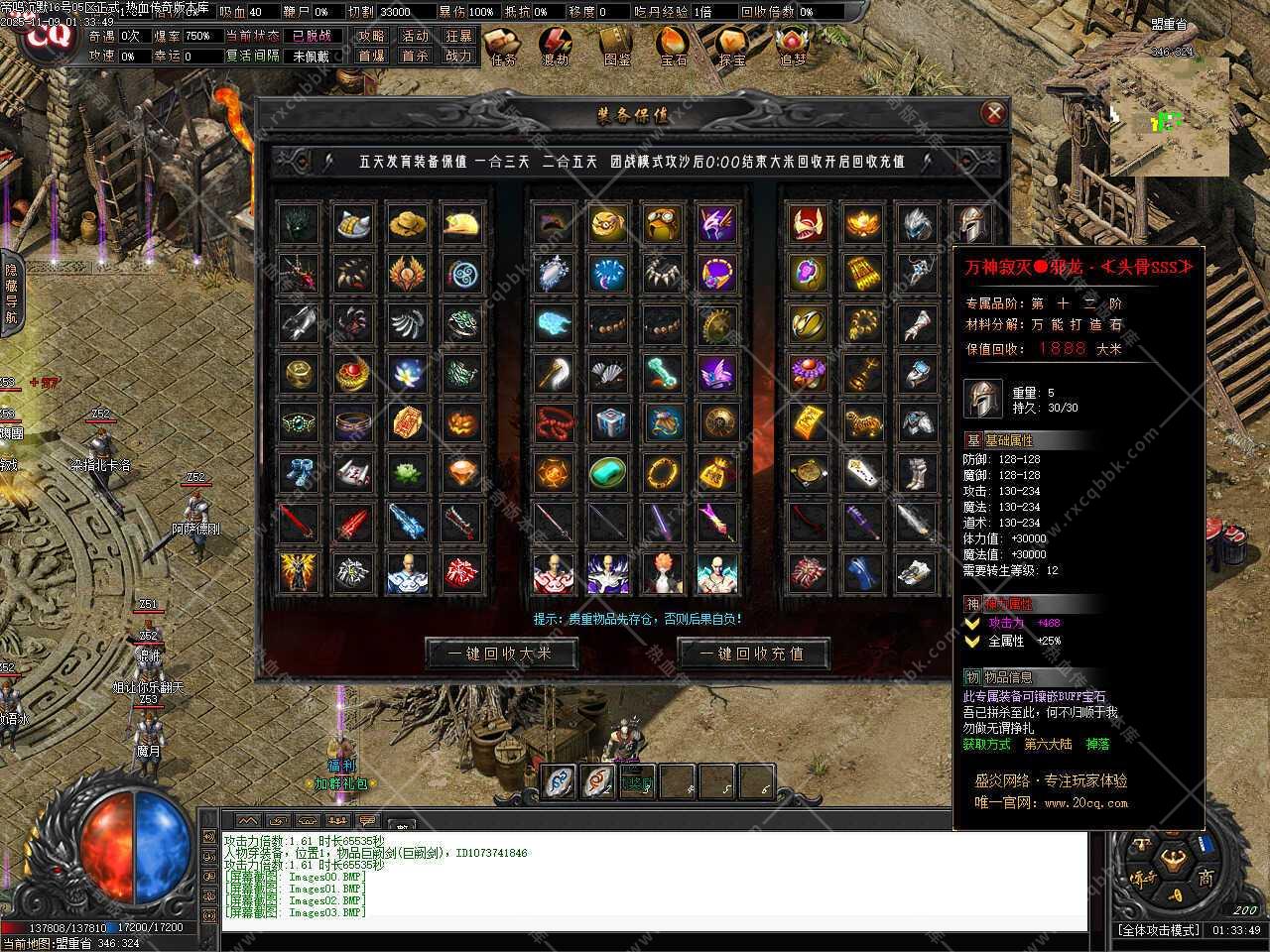1270x952 pixels.
Task: Open the 渡劫 tribulation icon
Action: 557,46
